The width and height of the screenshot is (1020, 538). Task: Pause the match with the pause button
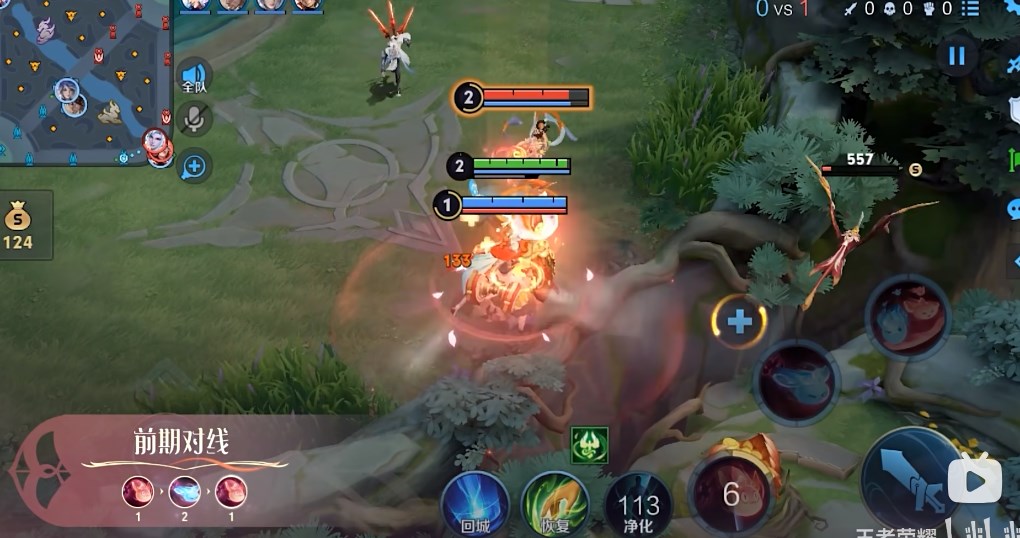[x=957, y=56]
